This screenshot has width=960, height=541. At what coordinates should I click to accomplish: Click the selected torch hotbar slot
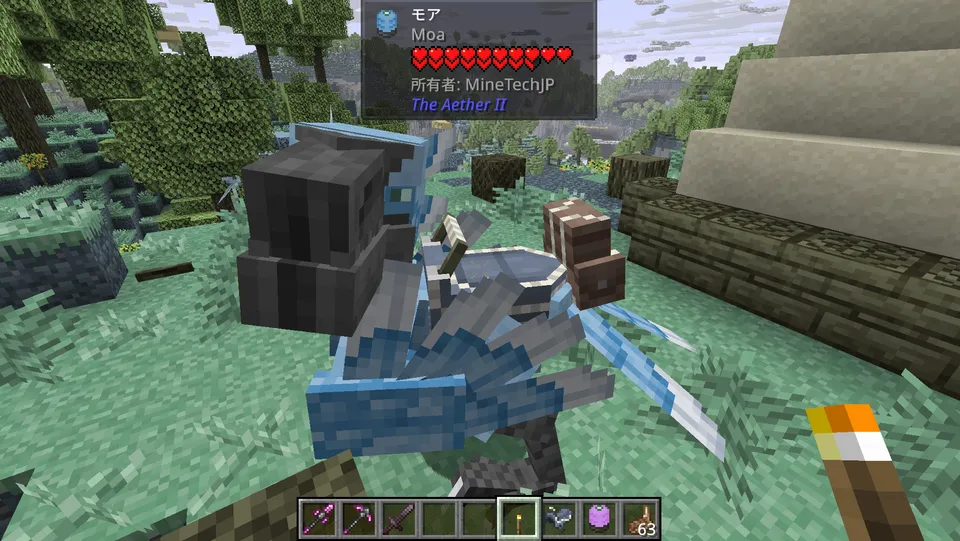coord(519,518)
